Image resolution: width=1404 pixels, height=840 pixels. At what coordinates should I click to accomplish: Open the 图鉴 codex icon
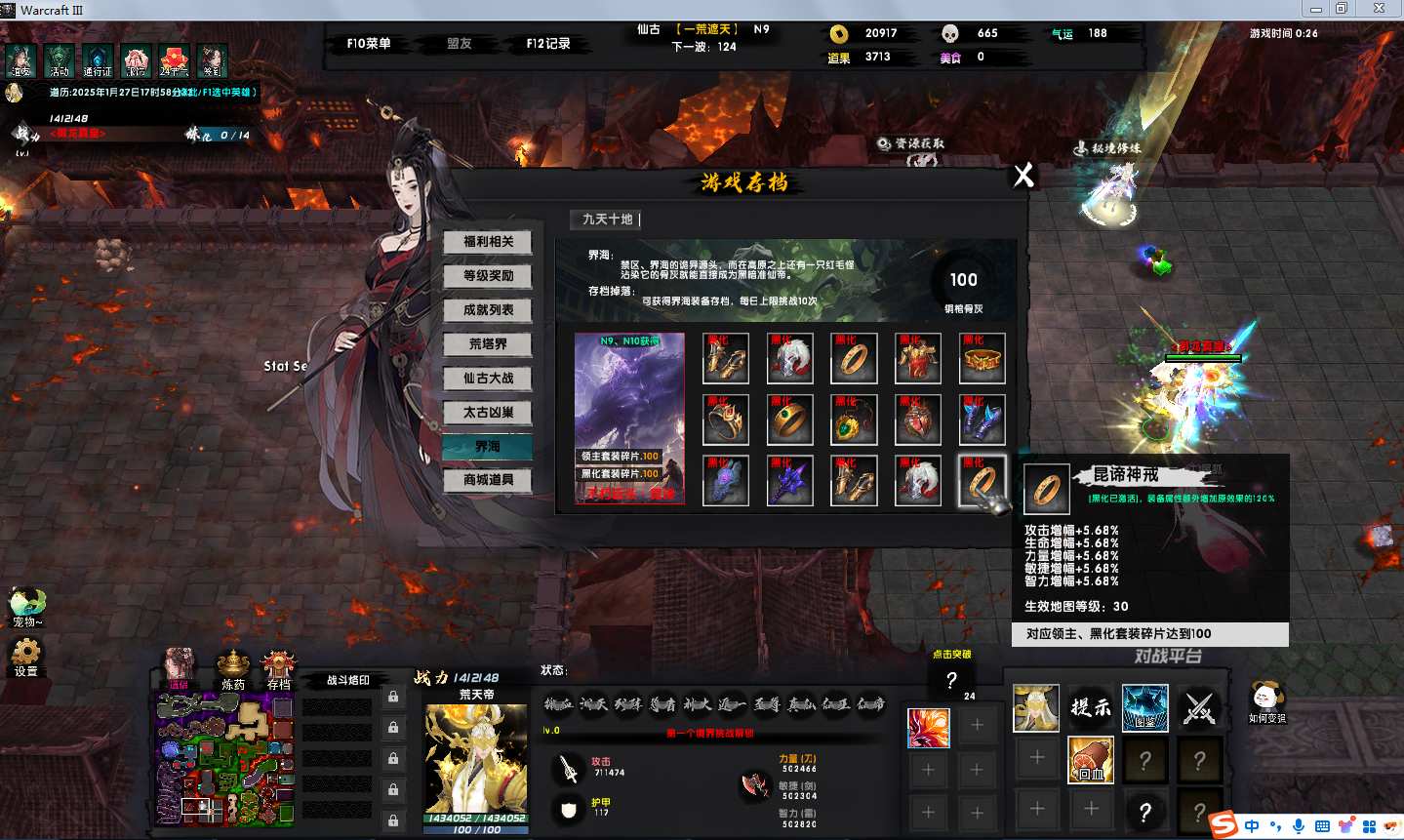click(x=1145, y=707)
